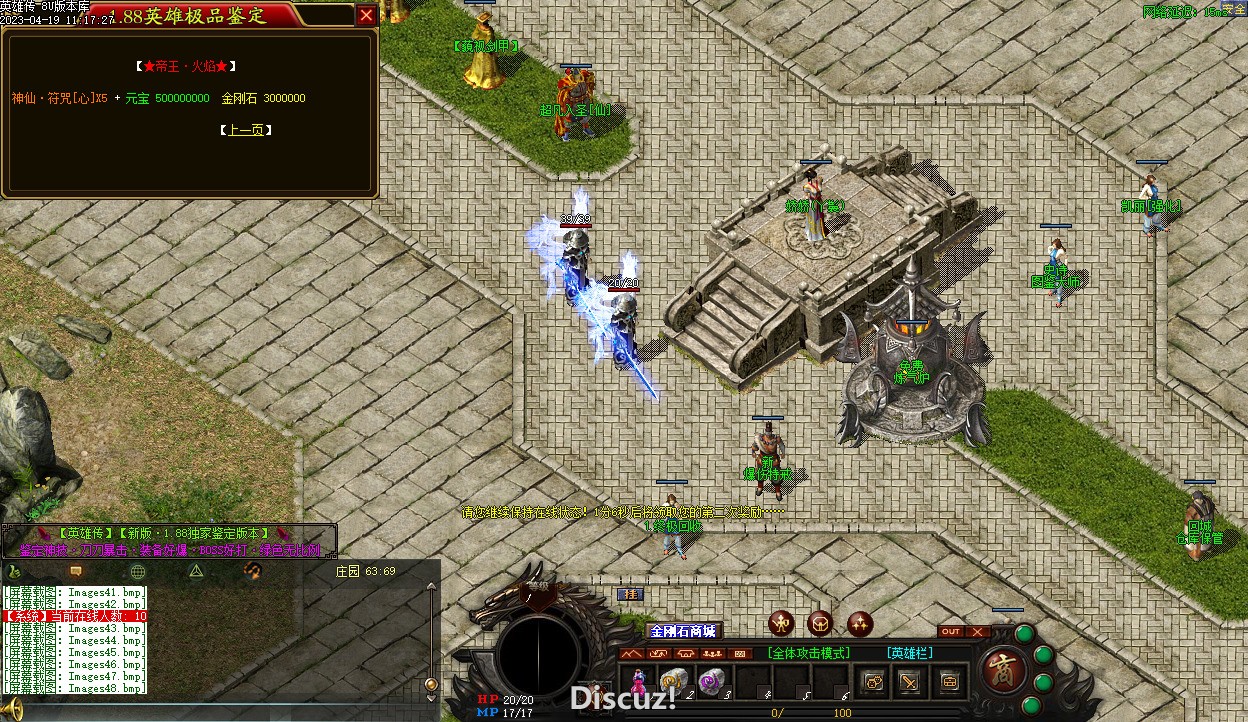Click the dice icon button
The image size is (1248, 722).
(873, 681)
